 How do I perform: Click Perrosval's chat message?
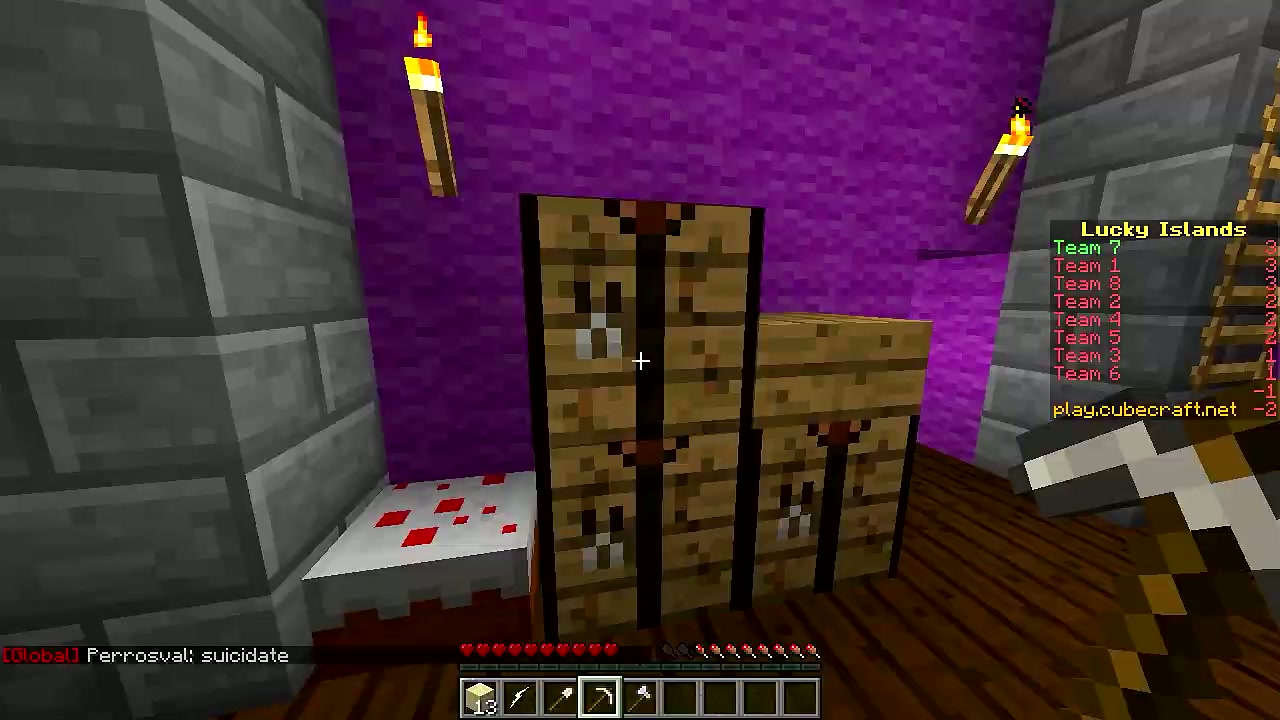[185, 655]
